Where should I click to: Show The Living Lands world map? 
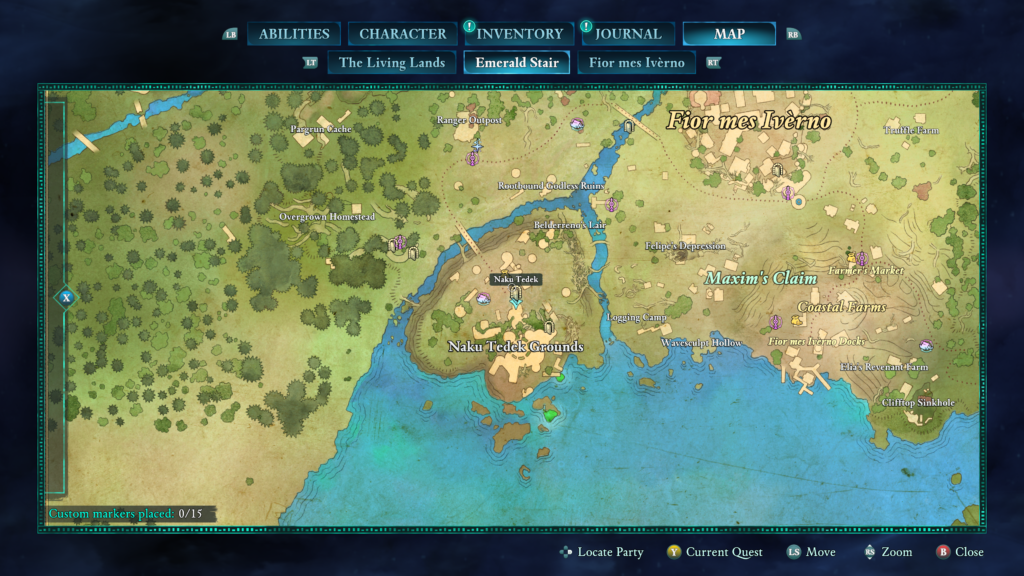pos(392,63)
